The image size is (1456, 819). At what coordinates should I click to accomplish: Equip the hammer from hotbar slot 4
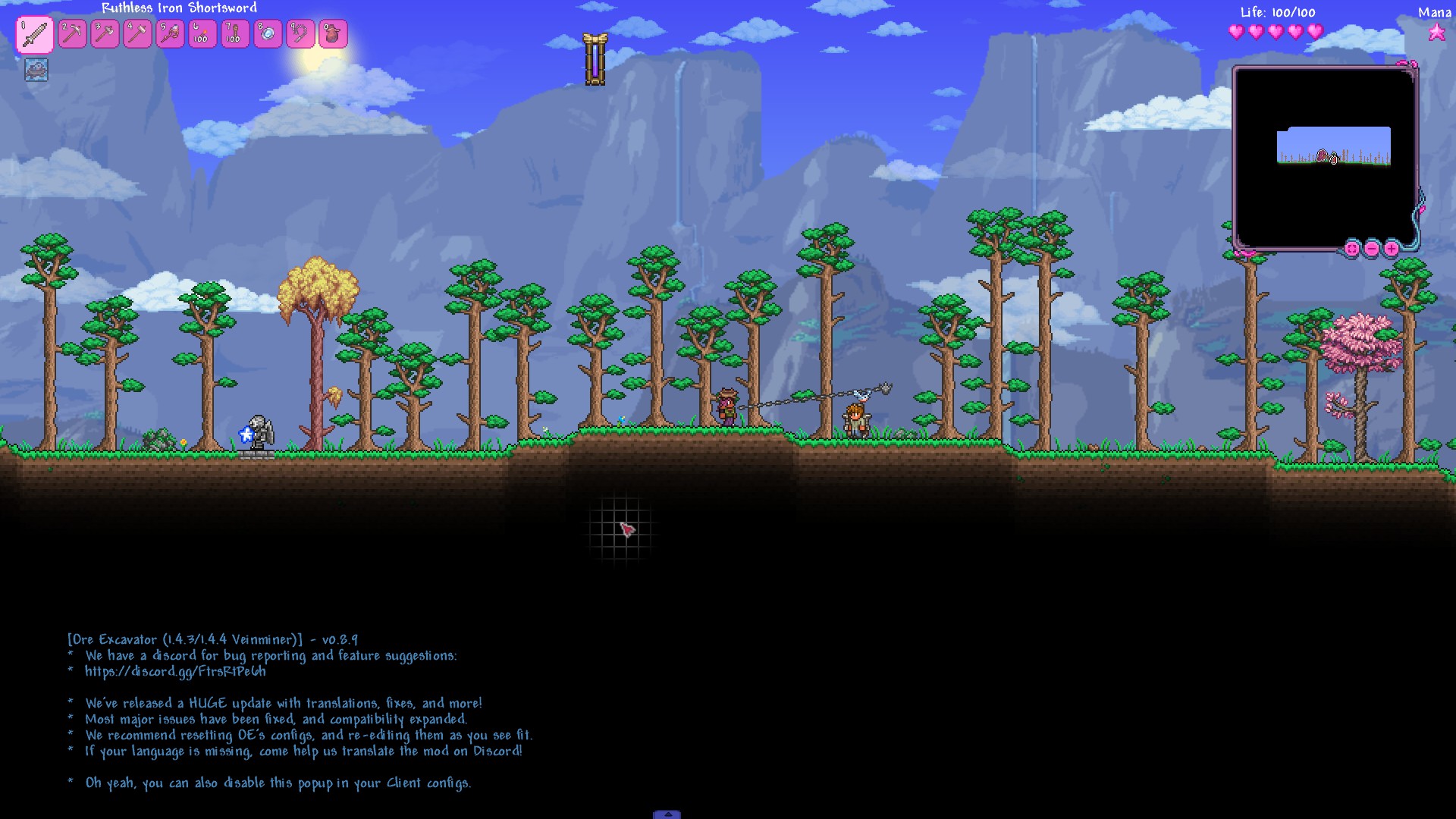click(x=138, y=34)
